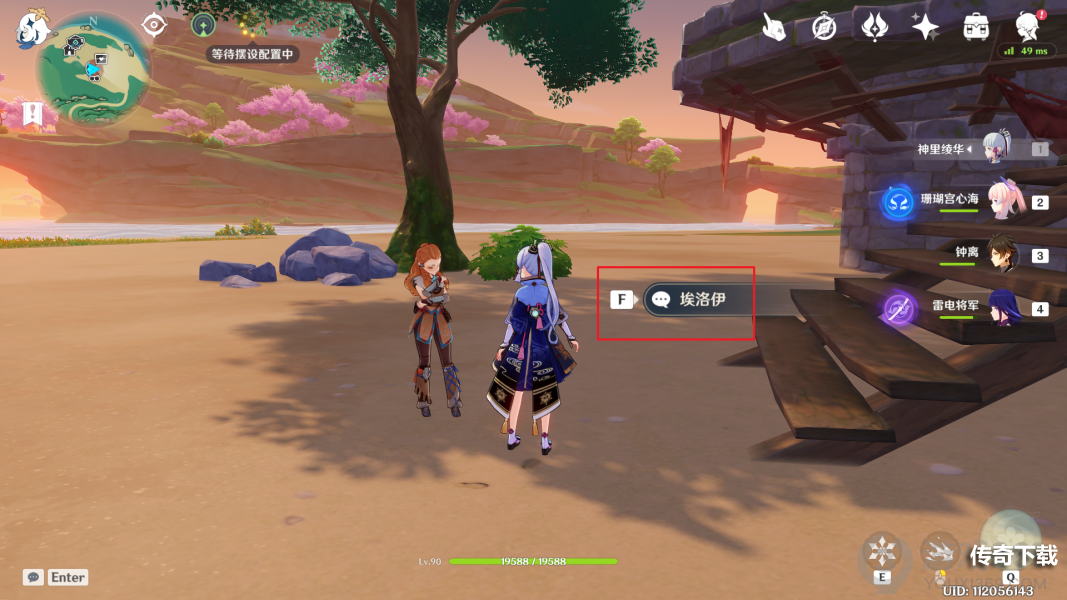This screenshot has height=600, width=1067.
Task: Open the Paimon main menu
Action: [x=31, y=29]
